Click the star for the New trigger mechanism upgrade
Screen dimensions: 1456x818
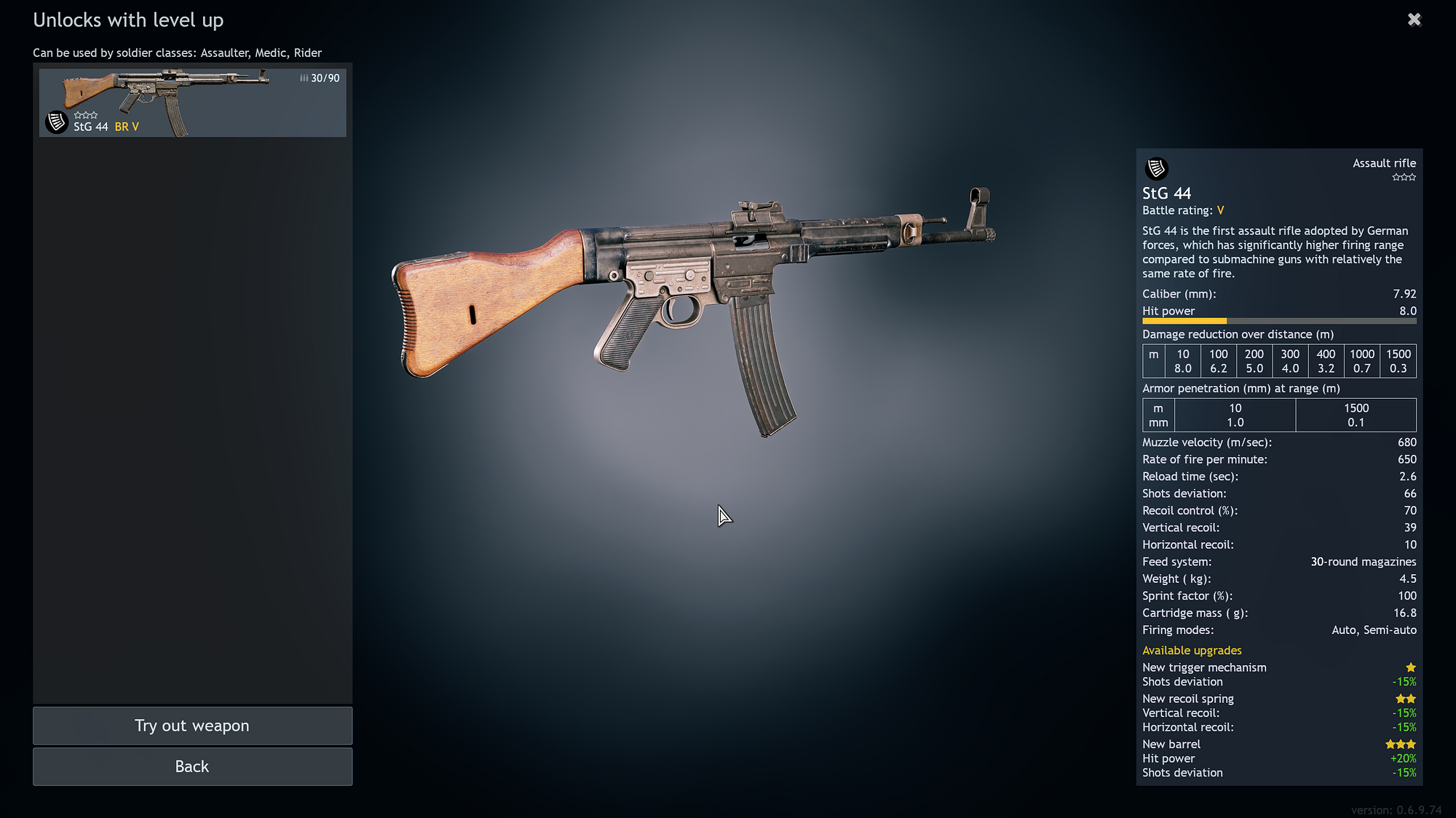coord(1411,667)
